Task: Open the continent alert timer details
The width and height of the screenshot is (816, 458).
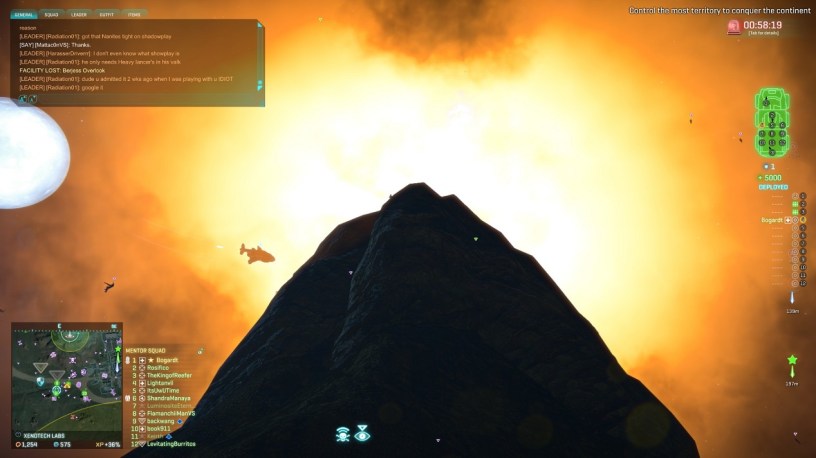Action: point(762,27)
